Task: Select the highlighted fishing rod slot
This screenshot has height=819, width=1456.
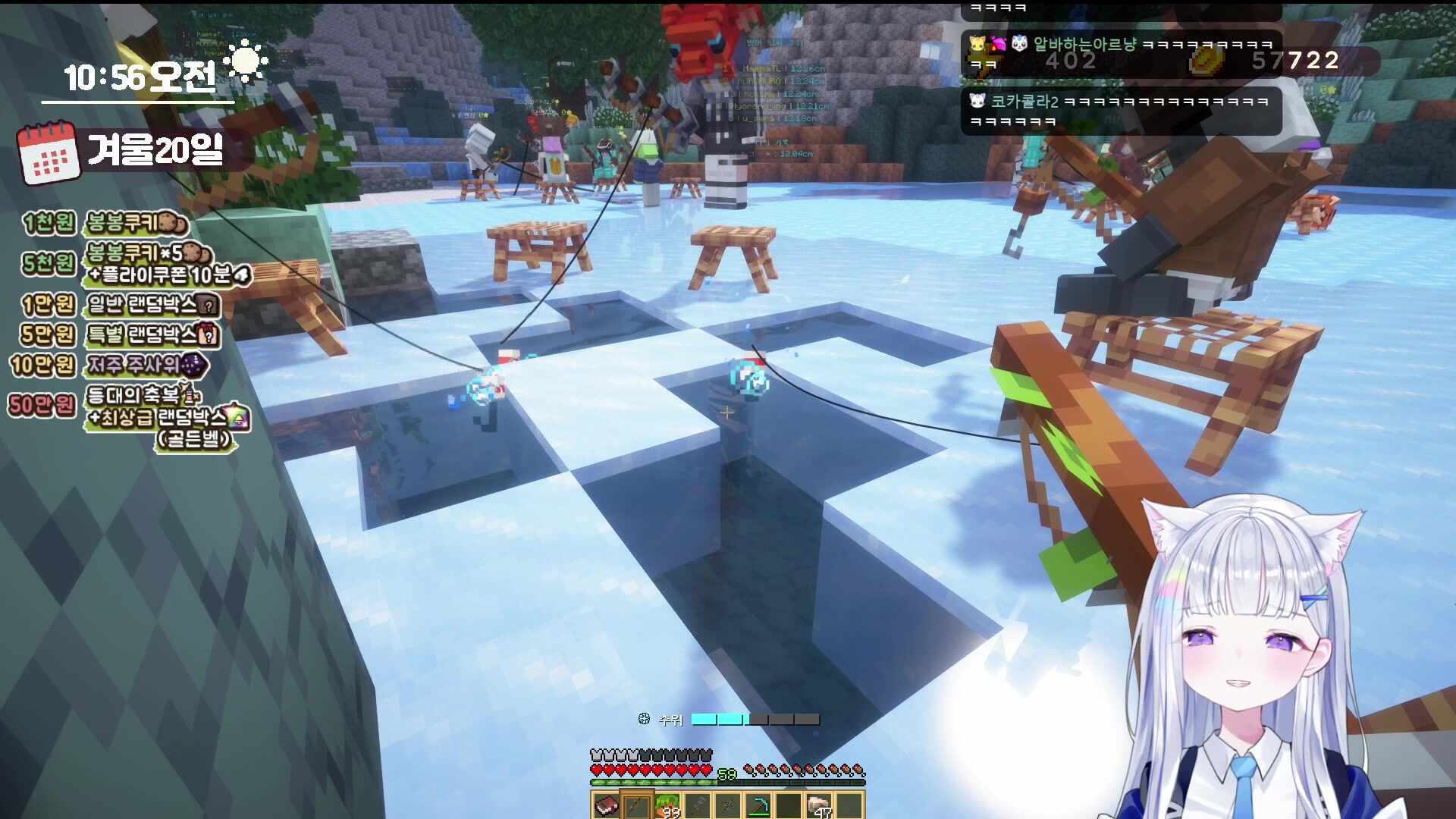Action: point(636,805)
